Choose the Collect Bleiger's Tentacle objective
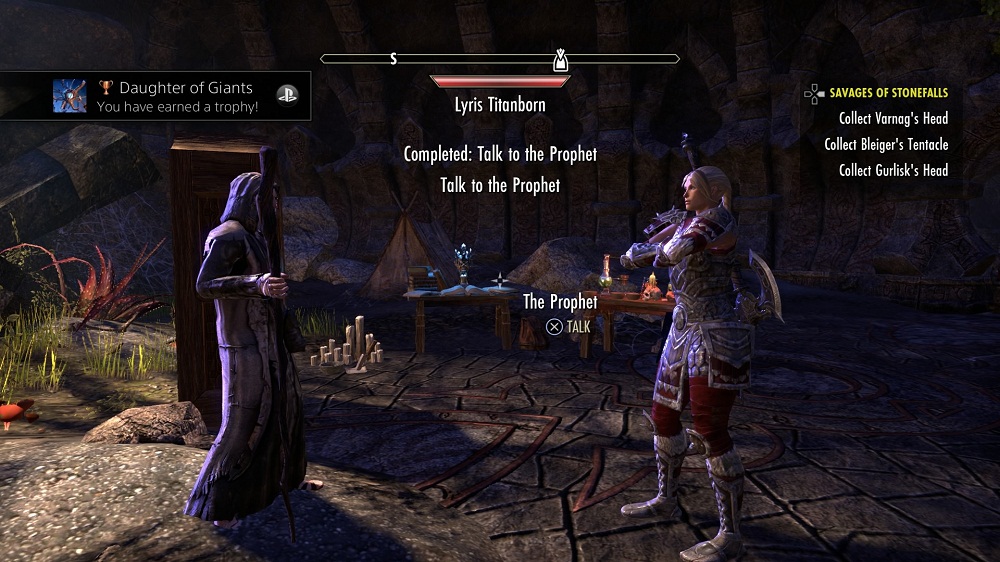The height and width of the screenshot is (562, 1000). point(886,145)
